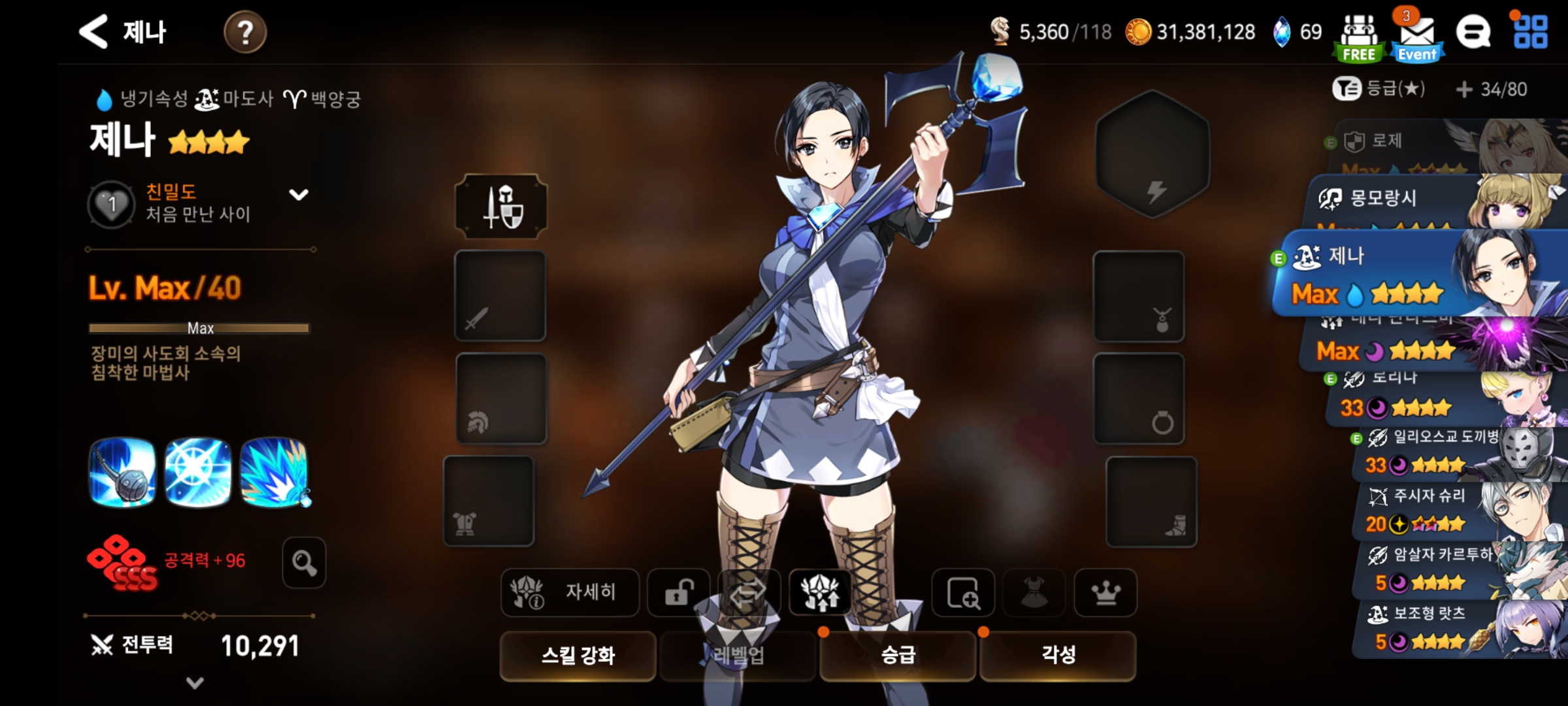This screenshot has height=706, width=1568.
Task: Toggle the padlock lock button
Action: 679,592
